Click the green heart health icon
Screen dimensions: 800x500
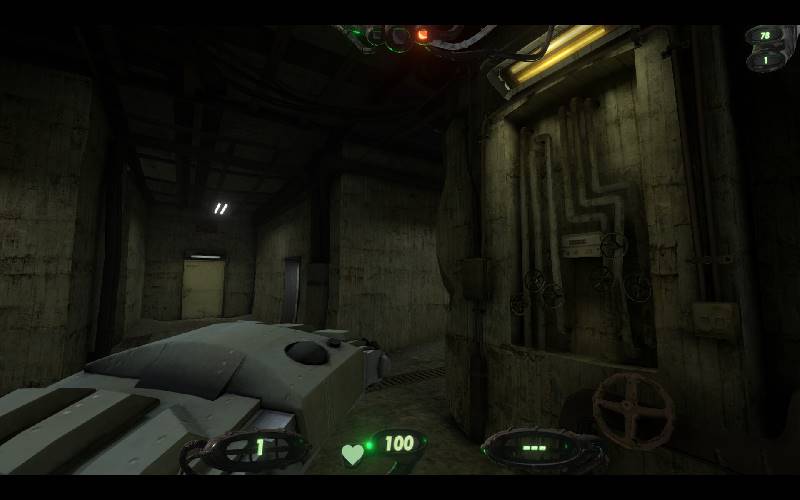coord(352,454)
